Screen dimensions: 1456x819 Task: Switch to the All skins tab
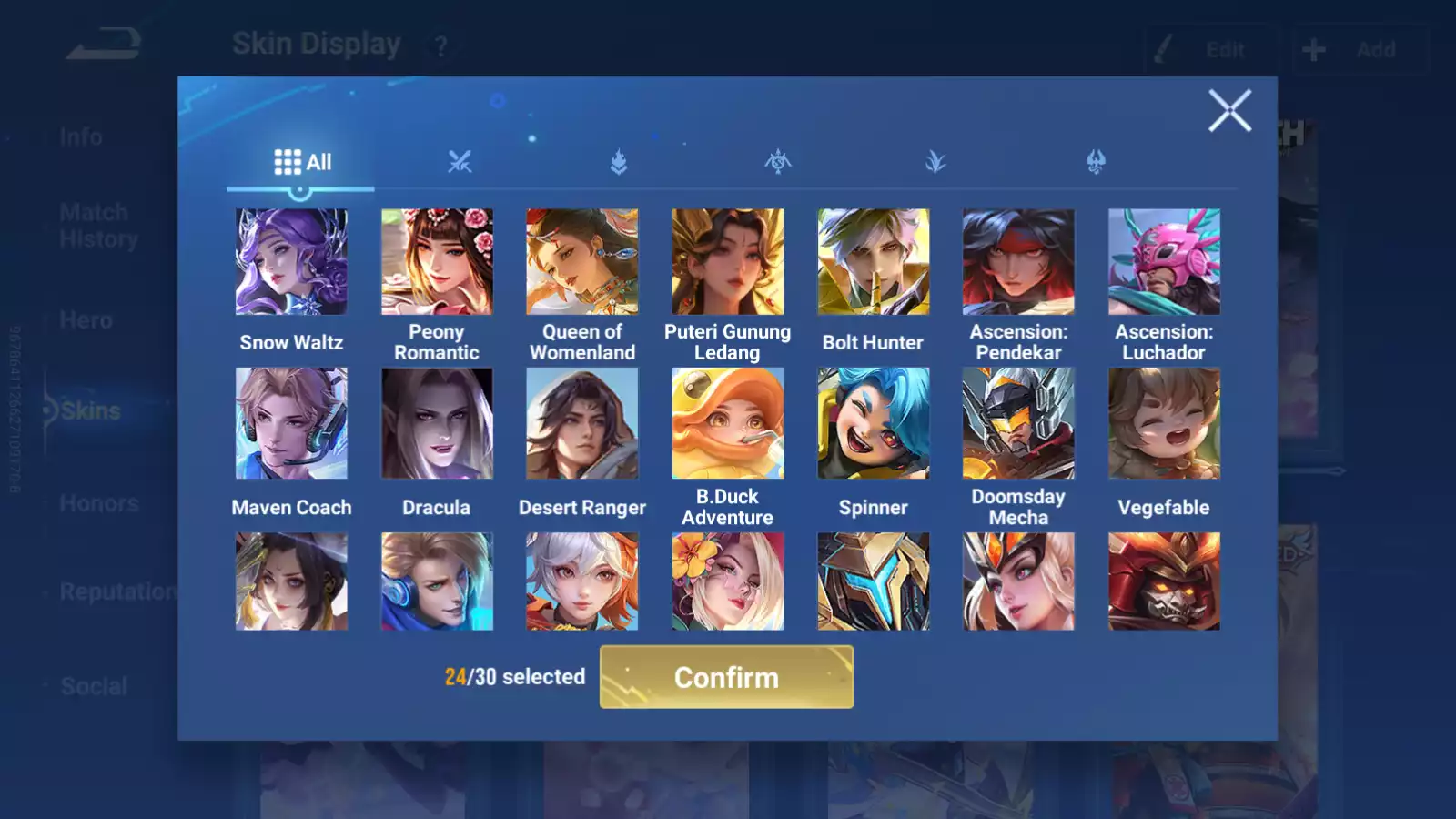click(x=302, y=163)
